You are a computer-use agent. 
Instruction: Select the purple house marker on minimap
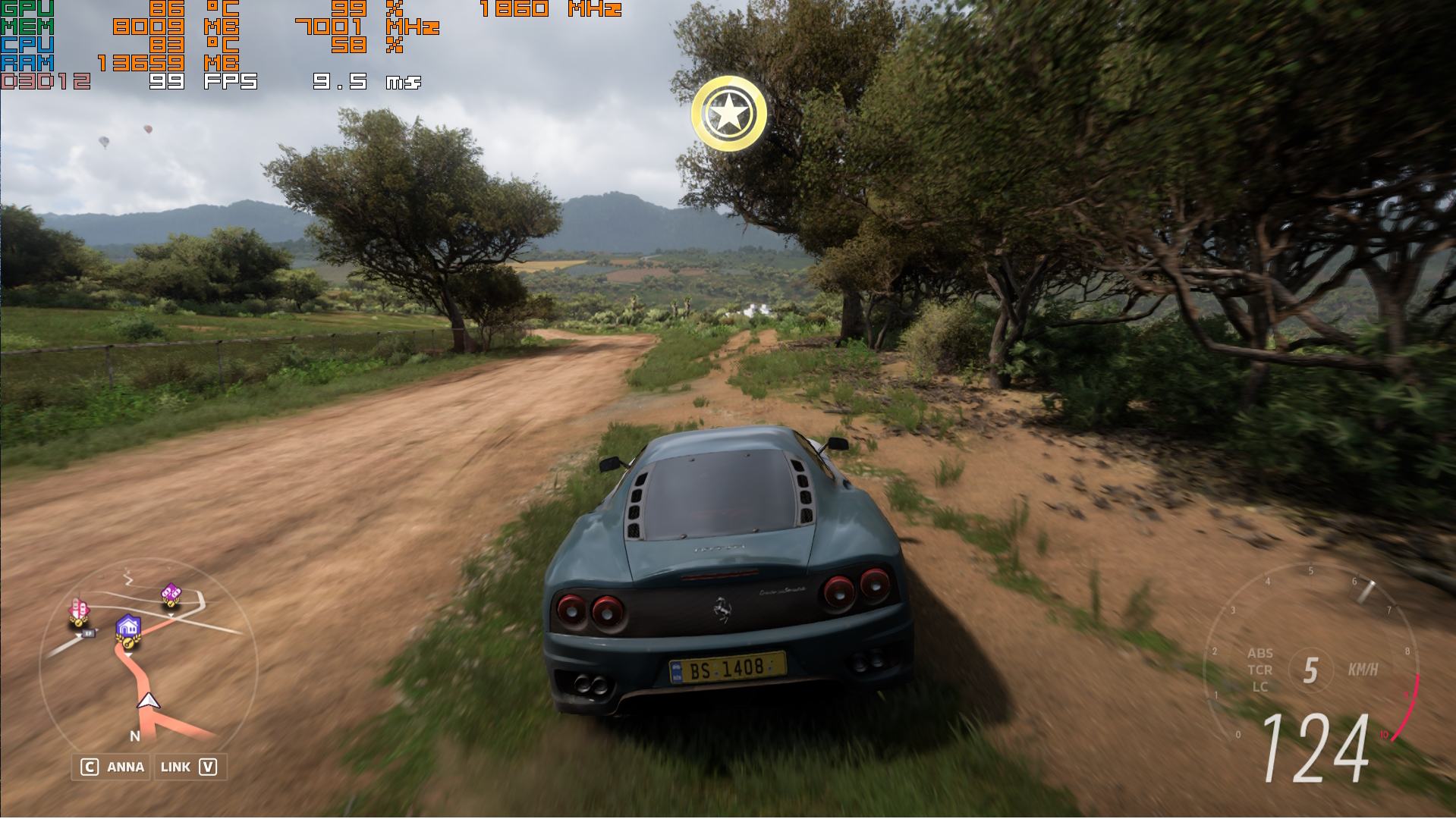coord(128,629)
